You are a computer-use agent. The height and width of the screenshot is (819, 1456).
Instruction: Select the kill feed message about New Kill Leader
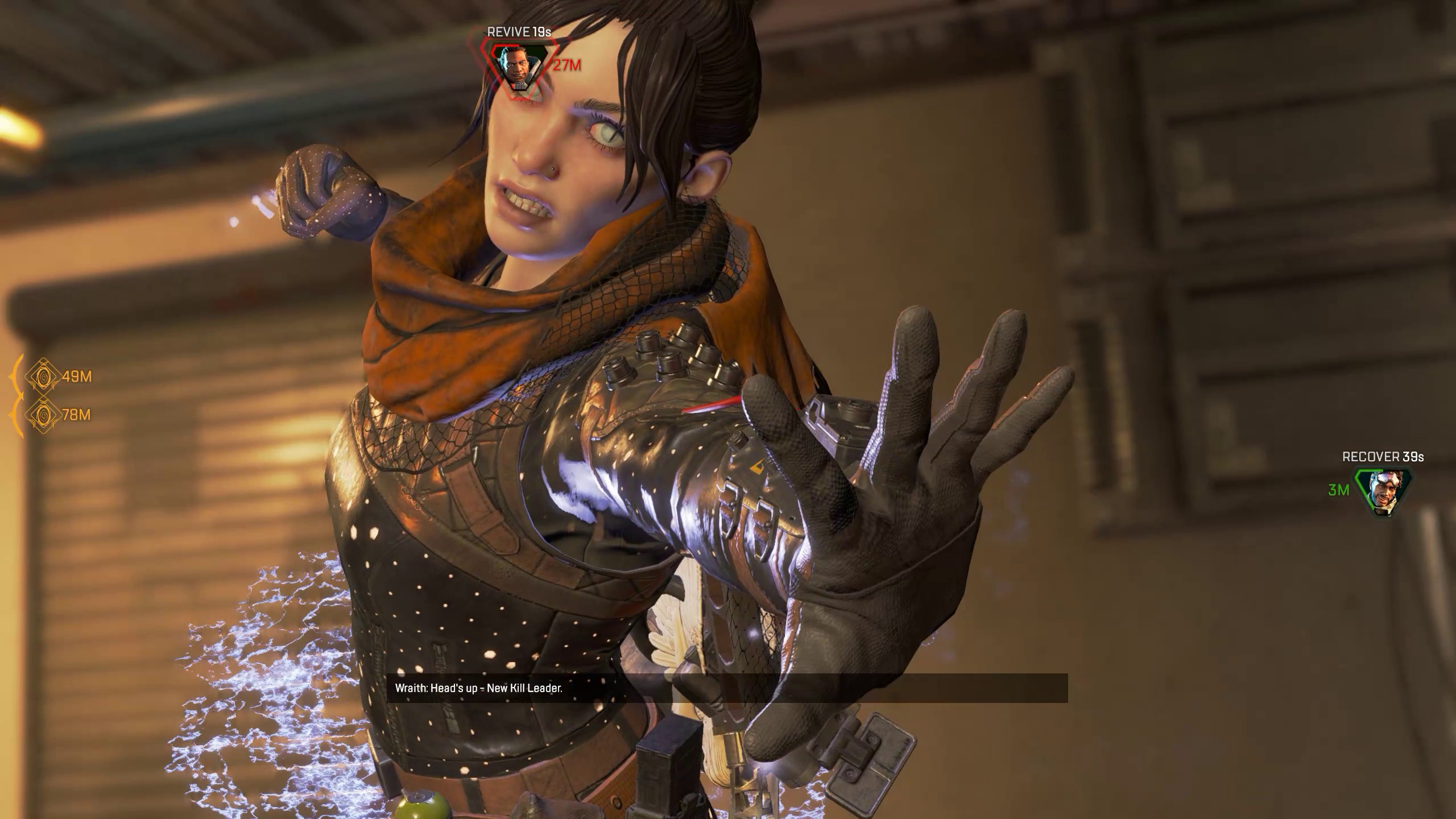coord(478,688)
